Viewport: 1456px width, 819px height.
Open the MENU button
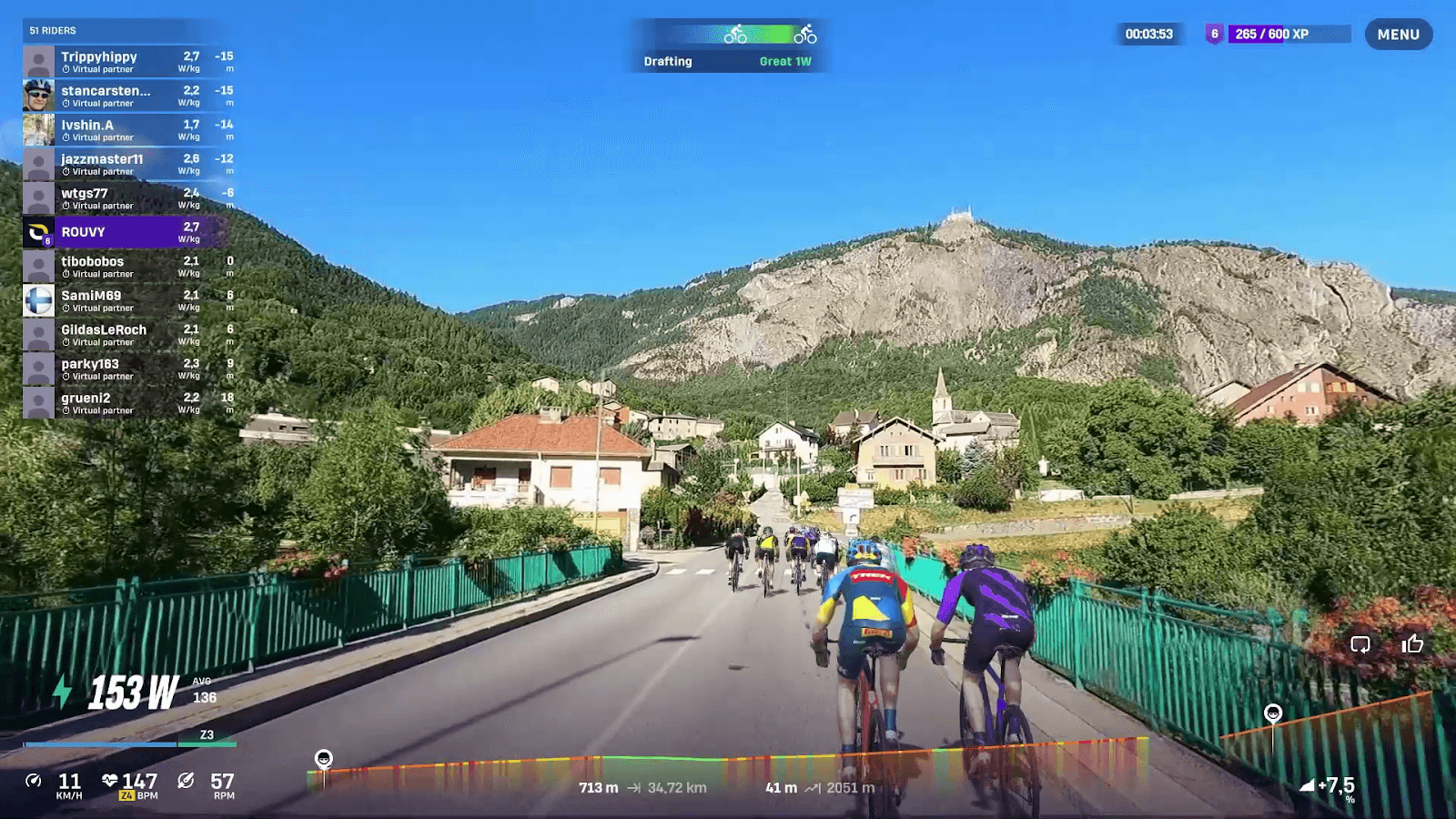tap(1398, 35)
